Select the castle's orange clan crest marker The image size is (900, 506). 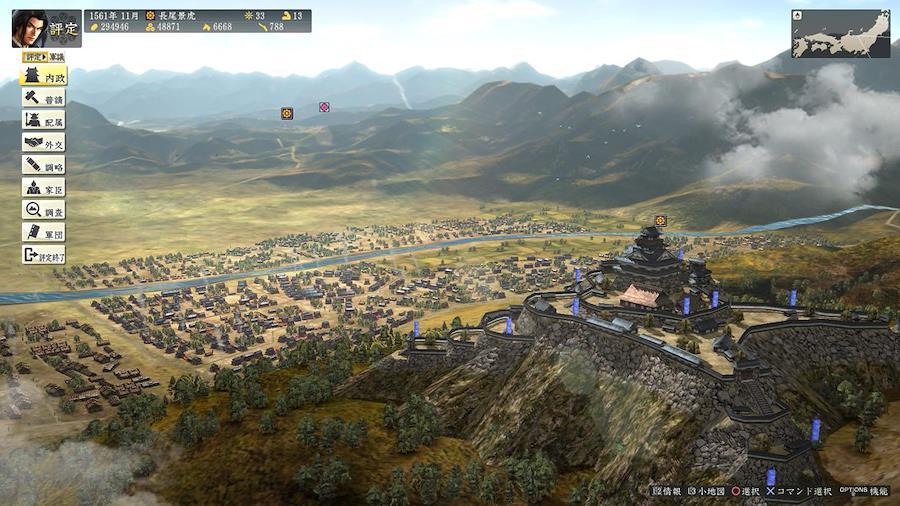[660, 220]
